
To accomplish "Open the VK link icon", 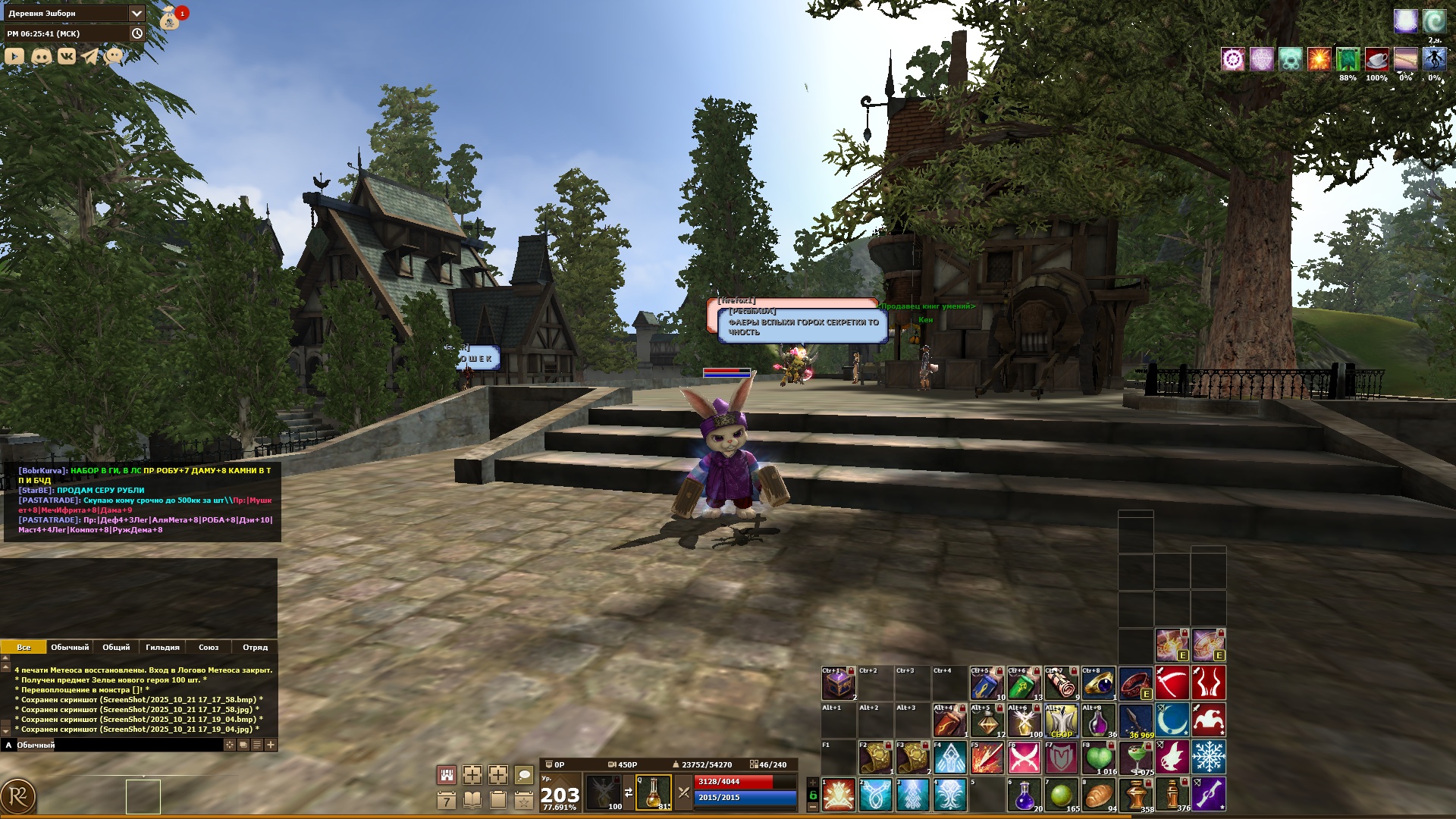I will click(x=67, y=56).
